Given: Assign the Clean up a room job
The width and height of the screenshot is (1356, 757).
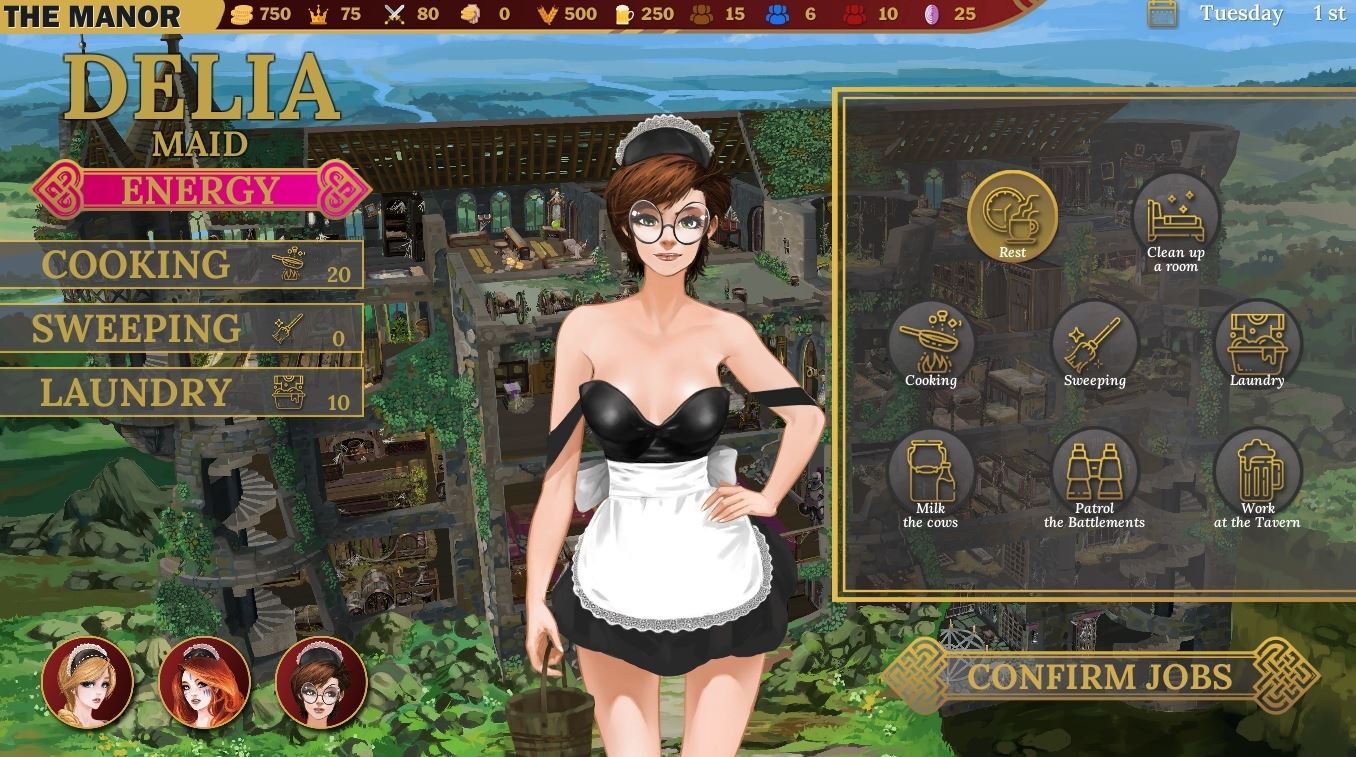Looking at the screenshot, I should pyautogui.click(x=1175, y=215).
